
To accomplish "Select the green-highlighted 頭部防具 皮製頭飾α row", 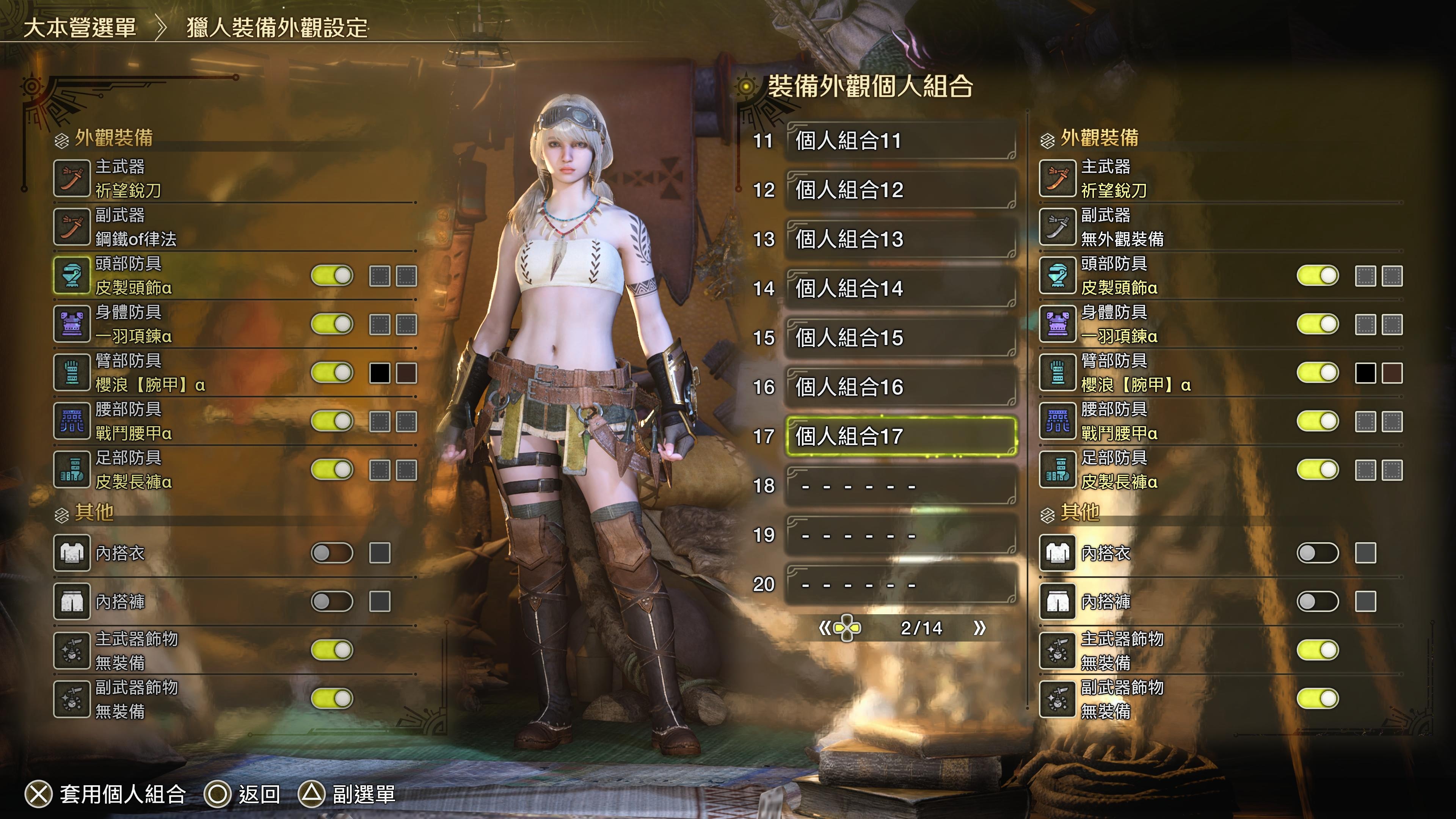I will coord(181,276).
